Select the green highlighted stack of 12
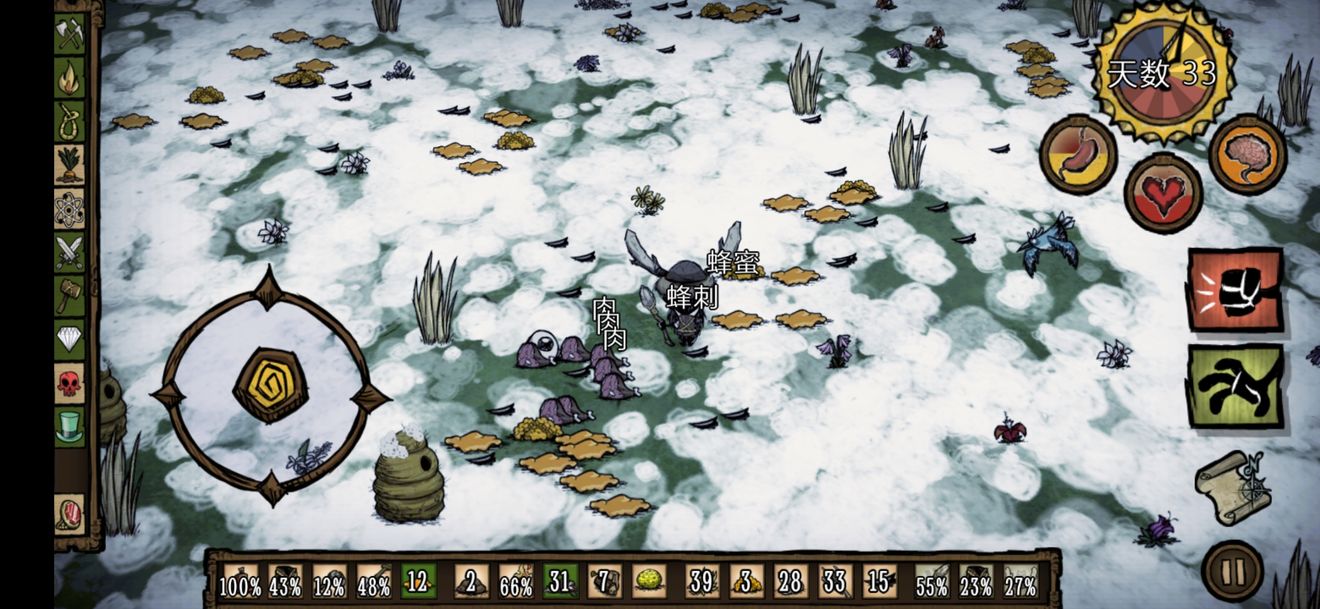The height and width of the screenshot is (609, 1320). [x=418, y=580]
